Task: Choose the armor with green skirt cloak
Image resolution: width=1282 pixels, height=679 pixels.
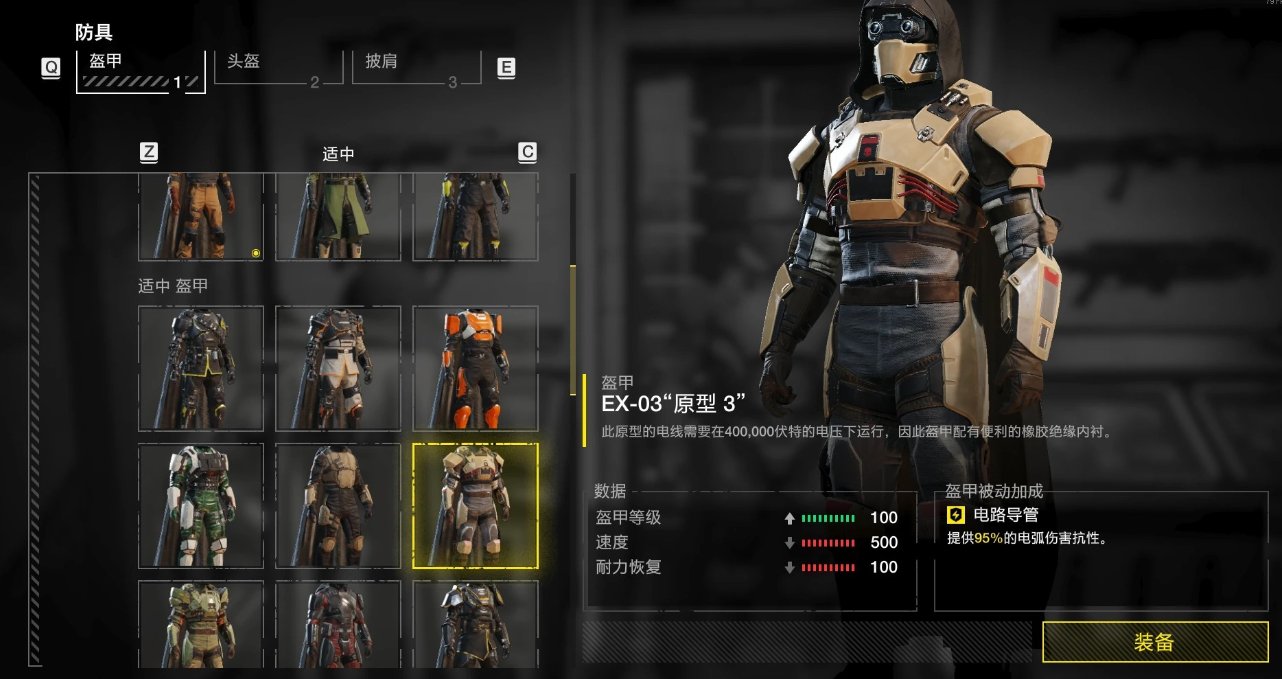Action: pos(338,216)
